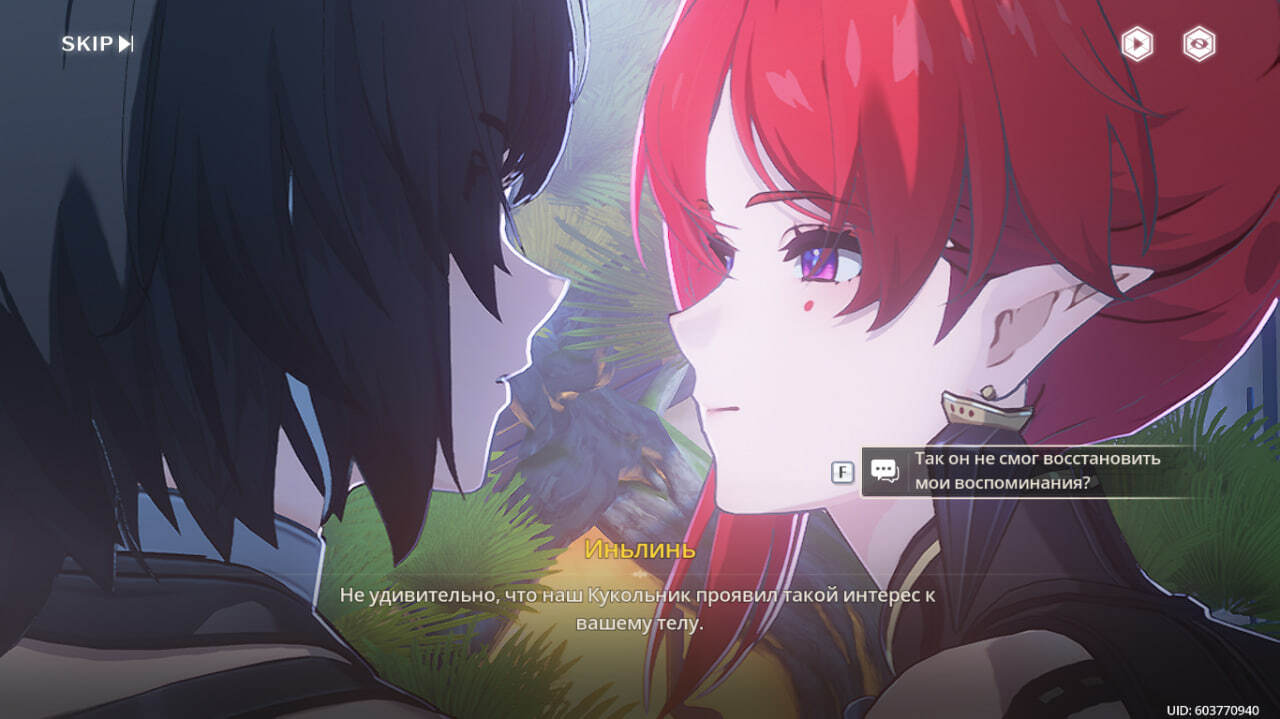The image size is (1280, 719).
Task: Skip the cutscene with the SKIP button
Action: click(x=97, y=44)
